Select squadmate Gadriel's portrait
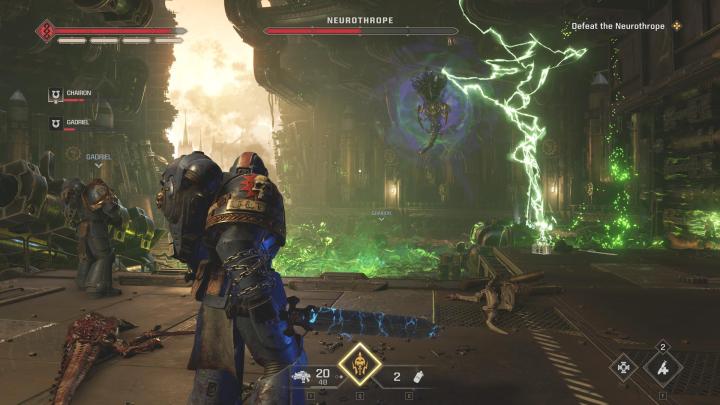This screenshot has width=720, height=405. (x=56, y=123)
